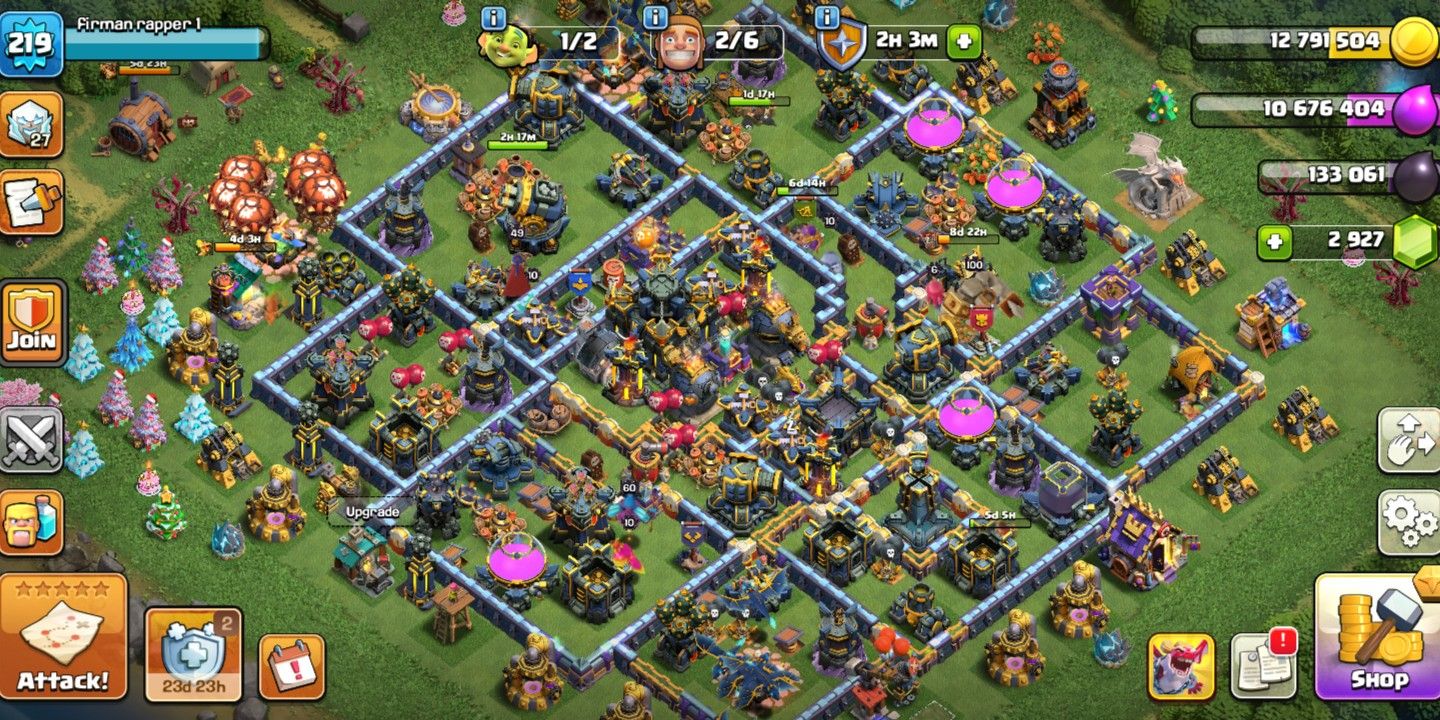Tap the 2/6 builder count indicator
Screen dimensions: 1440x720
[x=735, y=38]
